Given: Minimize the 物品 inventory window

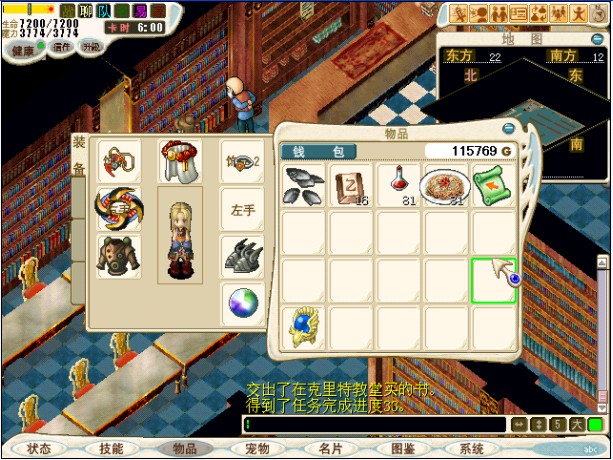Looking at the screenshot, I should 508,130.
